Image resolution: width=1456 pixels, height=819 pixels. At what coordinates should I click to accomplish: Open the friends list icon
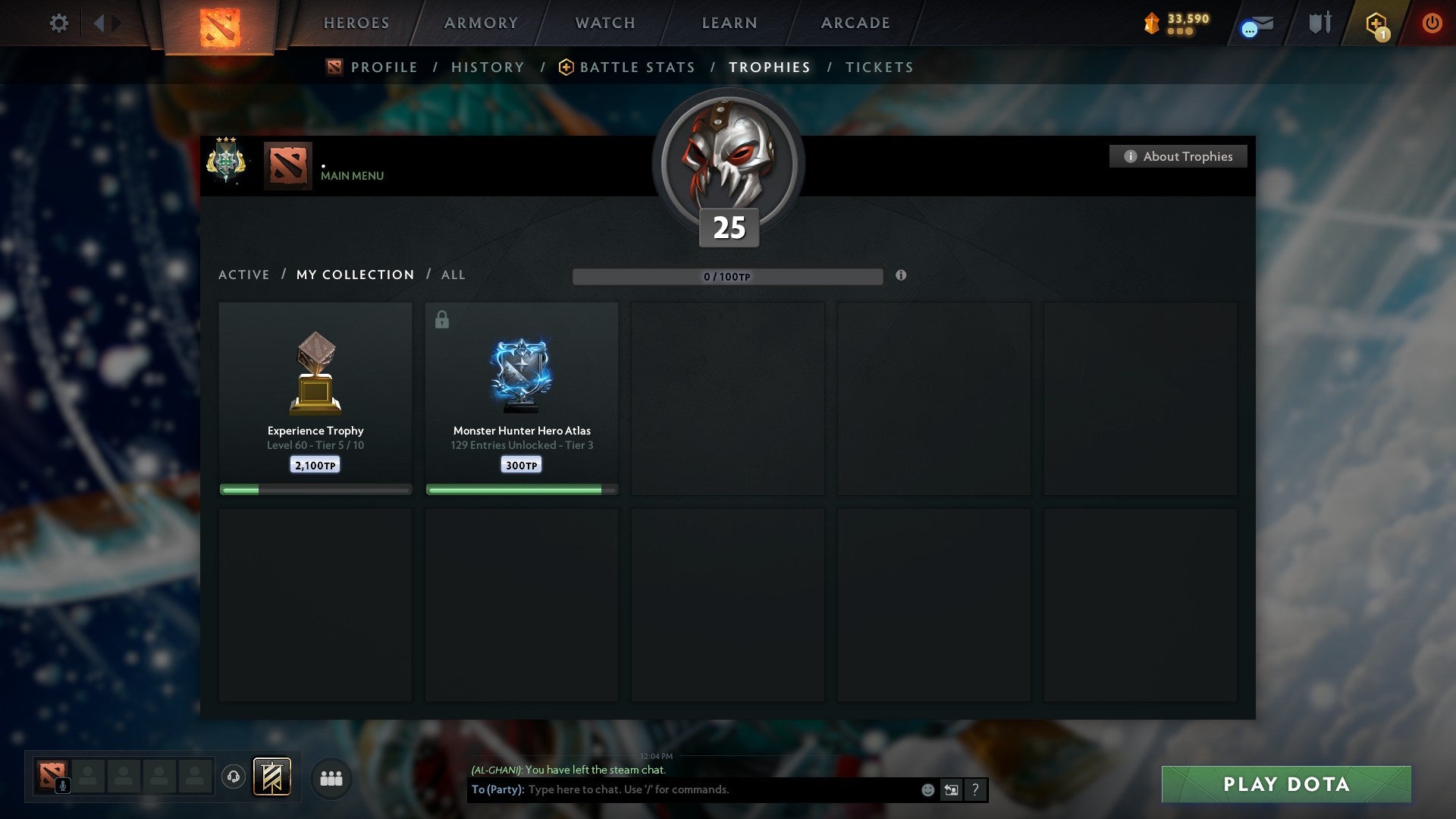tap(330, 777)
